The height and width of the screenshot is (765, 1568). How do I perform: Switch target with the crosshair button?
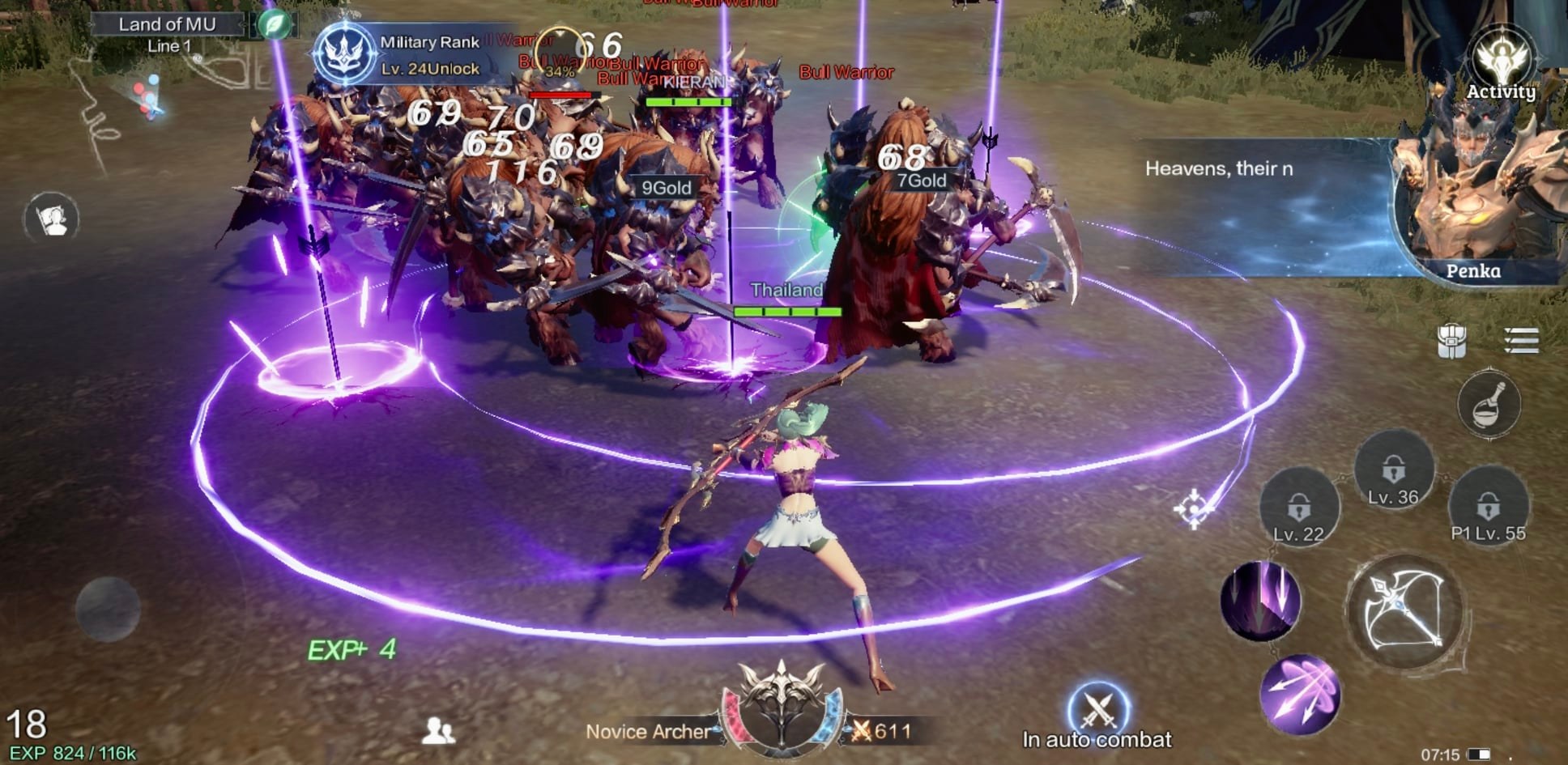1192,508
